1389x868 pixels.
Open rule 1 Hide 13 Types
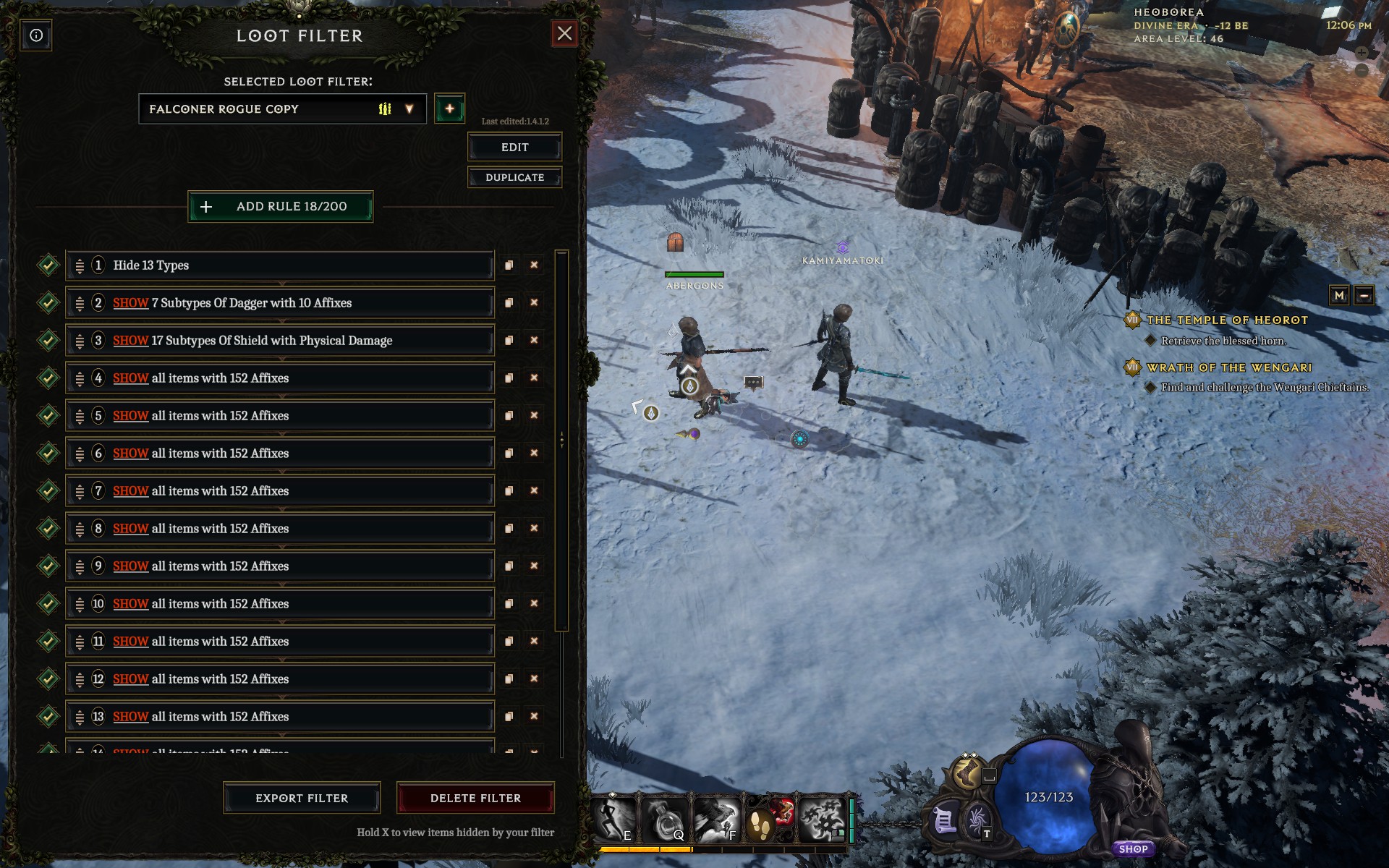pos(289,265)
